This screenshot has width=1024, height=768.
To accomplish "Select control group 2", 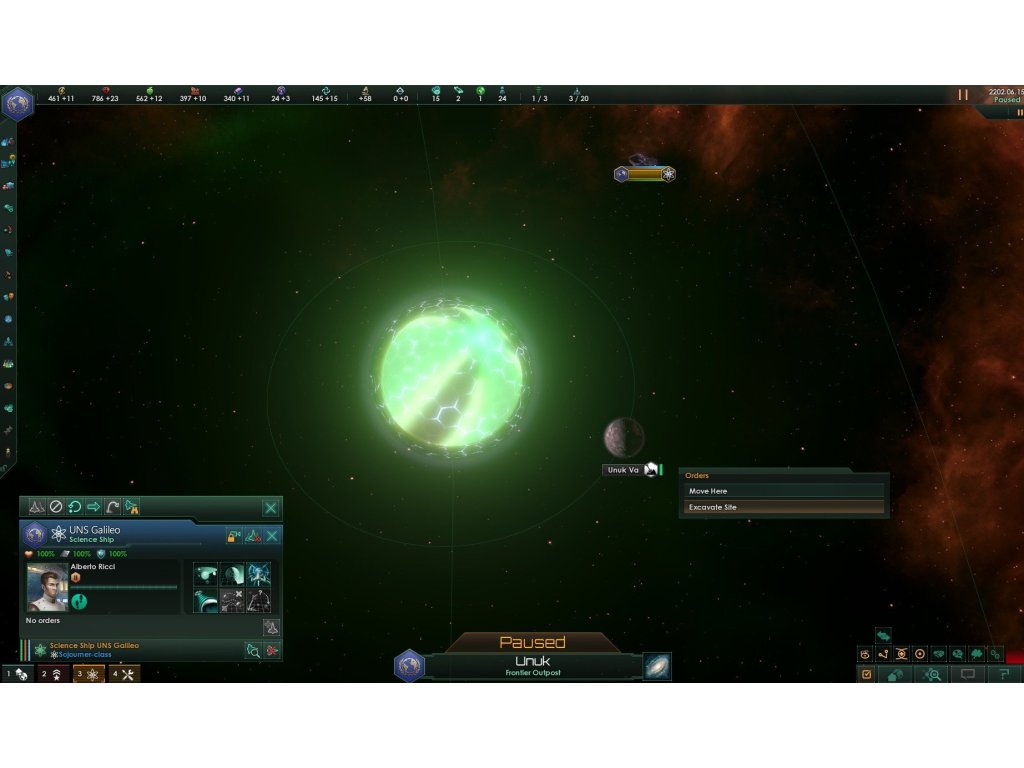I will tap(54, 674).
